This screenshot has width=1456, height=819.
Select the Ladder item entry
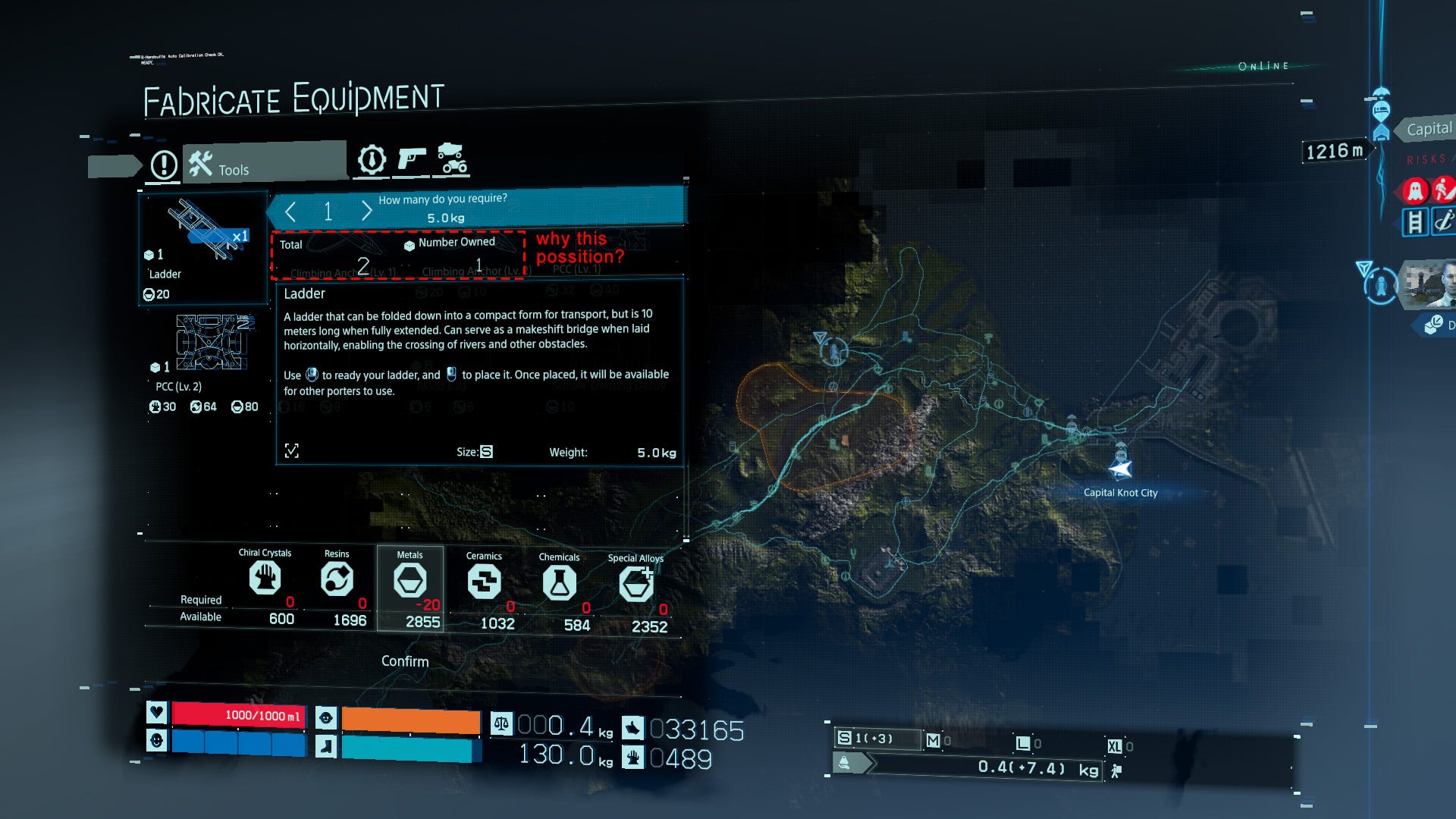(x=203, y=248)
